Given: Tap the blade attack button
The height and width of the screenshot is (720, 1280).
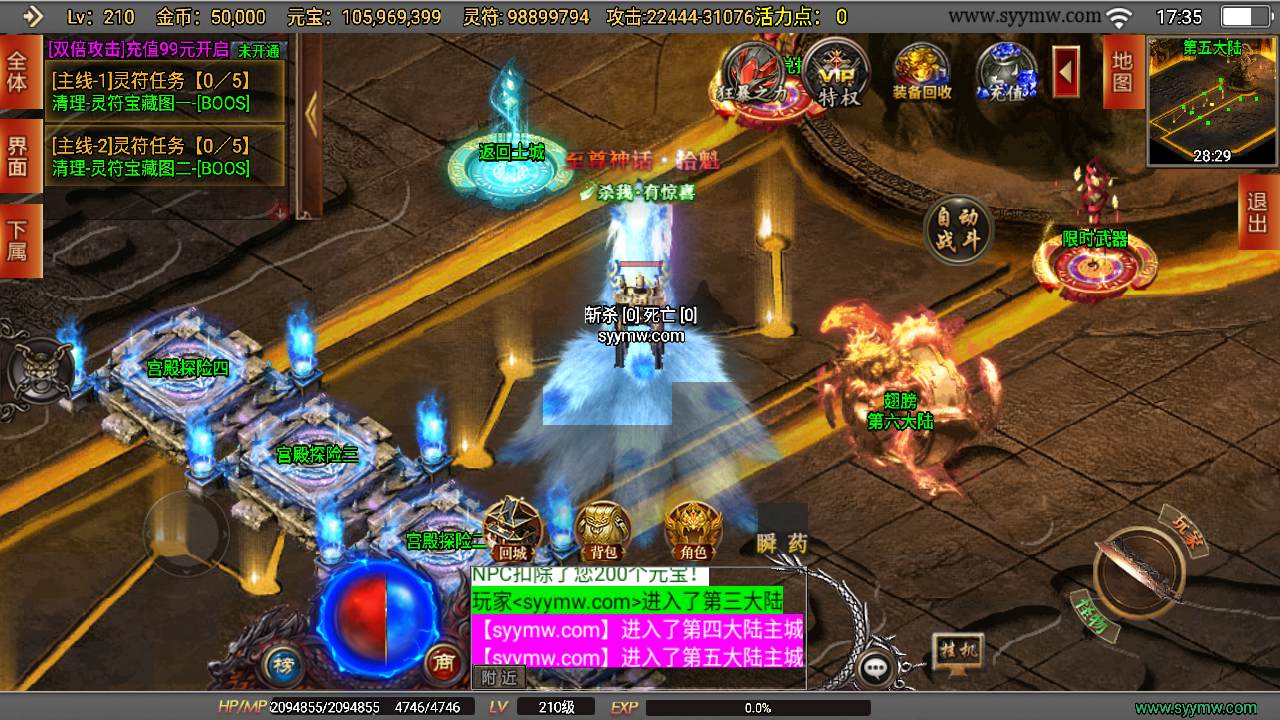Looking at the screenshot, I should pyautogui.click(x=1138, y=573).
